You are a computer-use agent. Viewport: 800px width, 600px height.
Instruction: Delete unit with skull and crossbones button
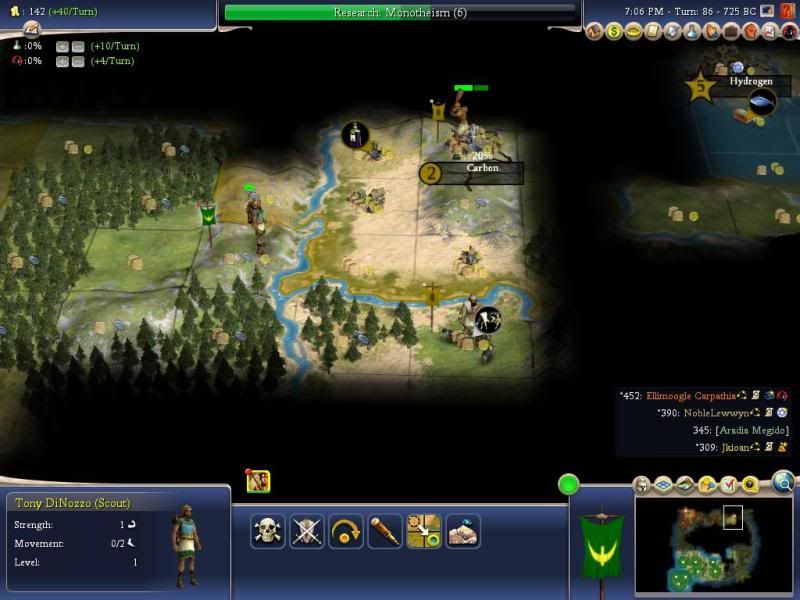(267, 531)
